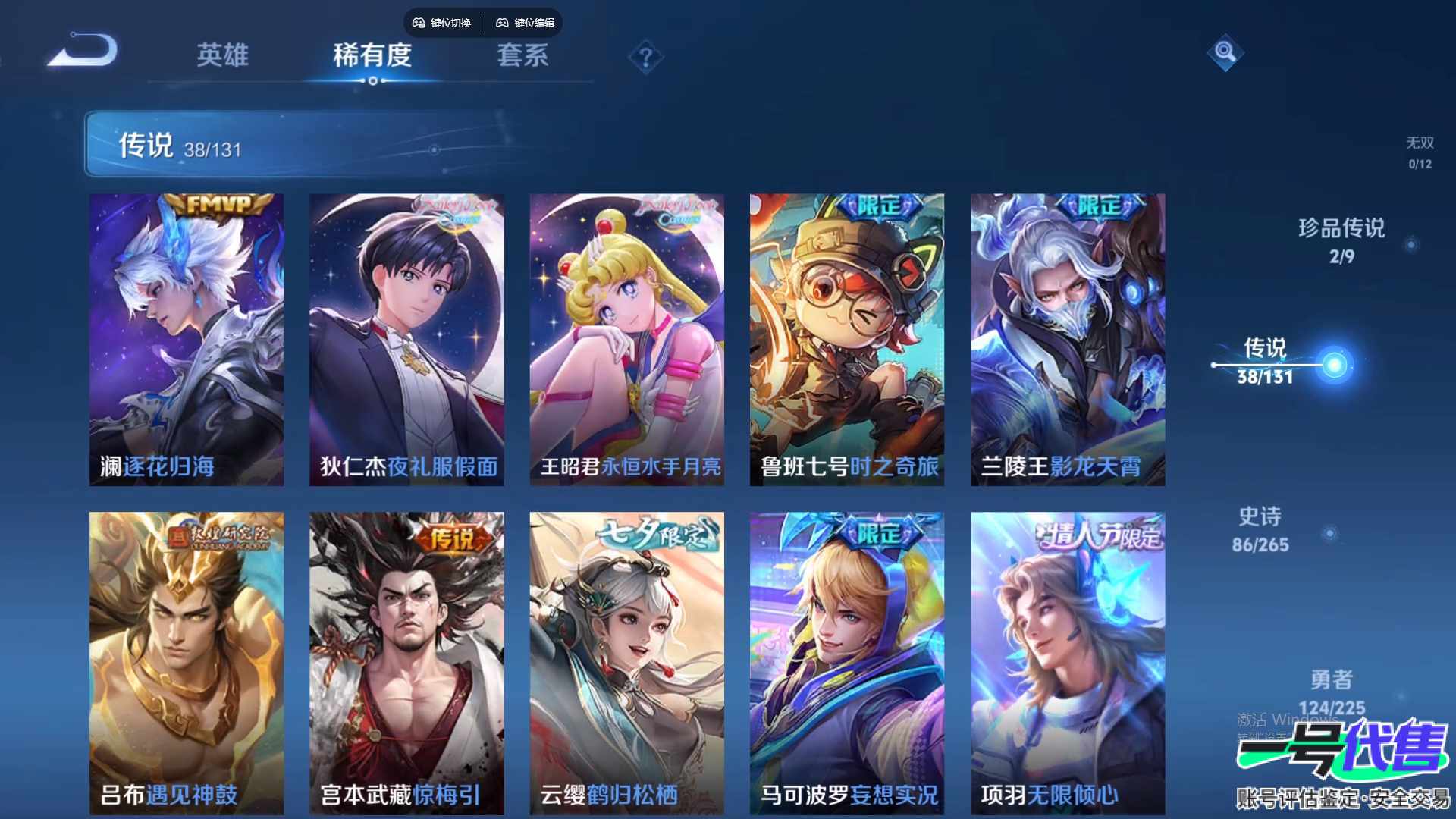Screen dimensions: 1456x819
Task: Jump to the 史诗 rarity section
Action: point(1260,529)
